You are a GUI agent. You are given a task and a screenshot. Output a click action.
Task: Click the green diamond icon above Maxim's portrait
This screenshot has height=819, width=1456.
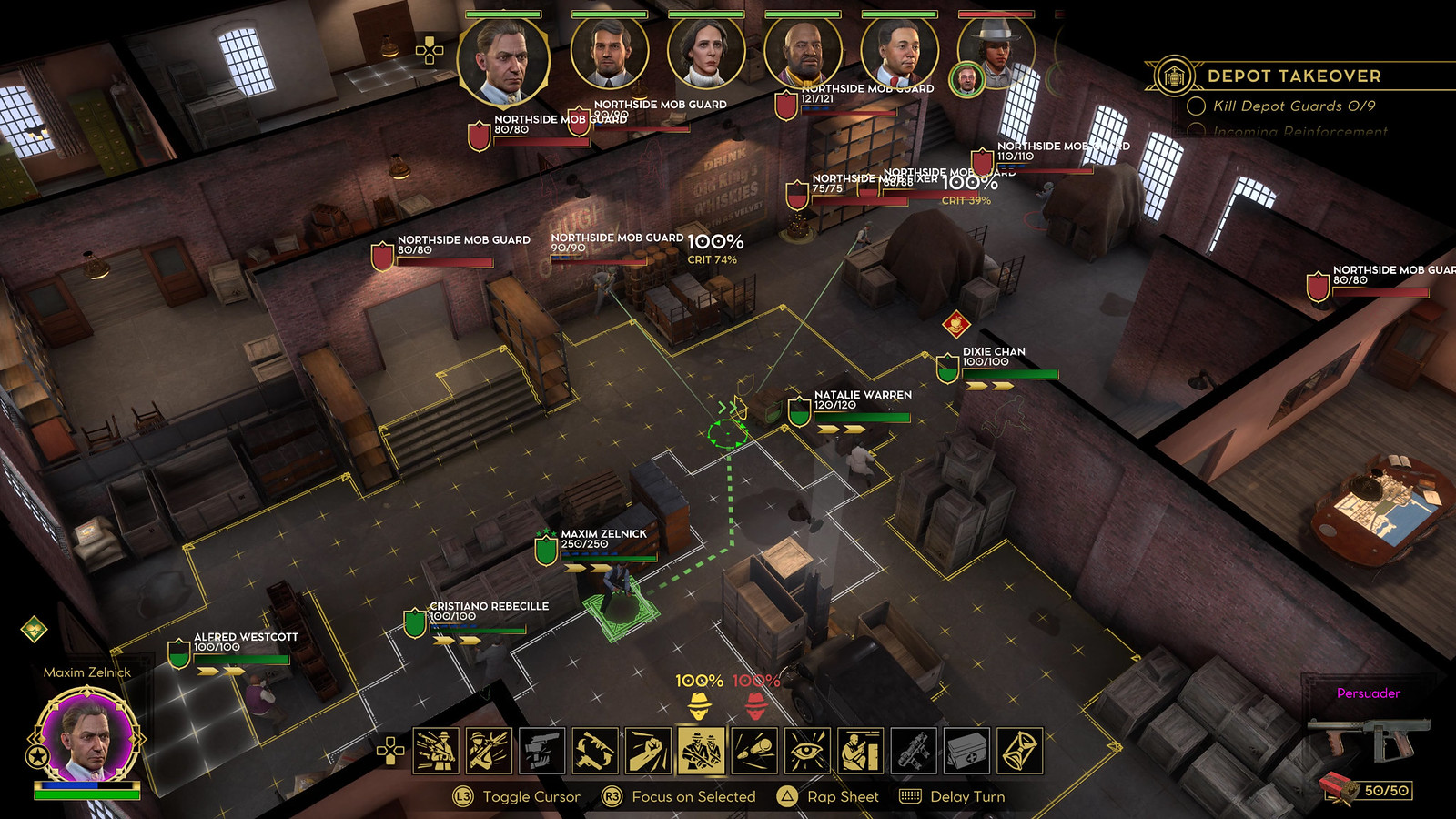35,628
